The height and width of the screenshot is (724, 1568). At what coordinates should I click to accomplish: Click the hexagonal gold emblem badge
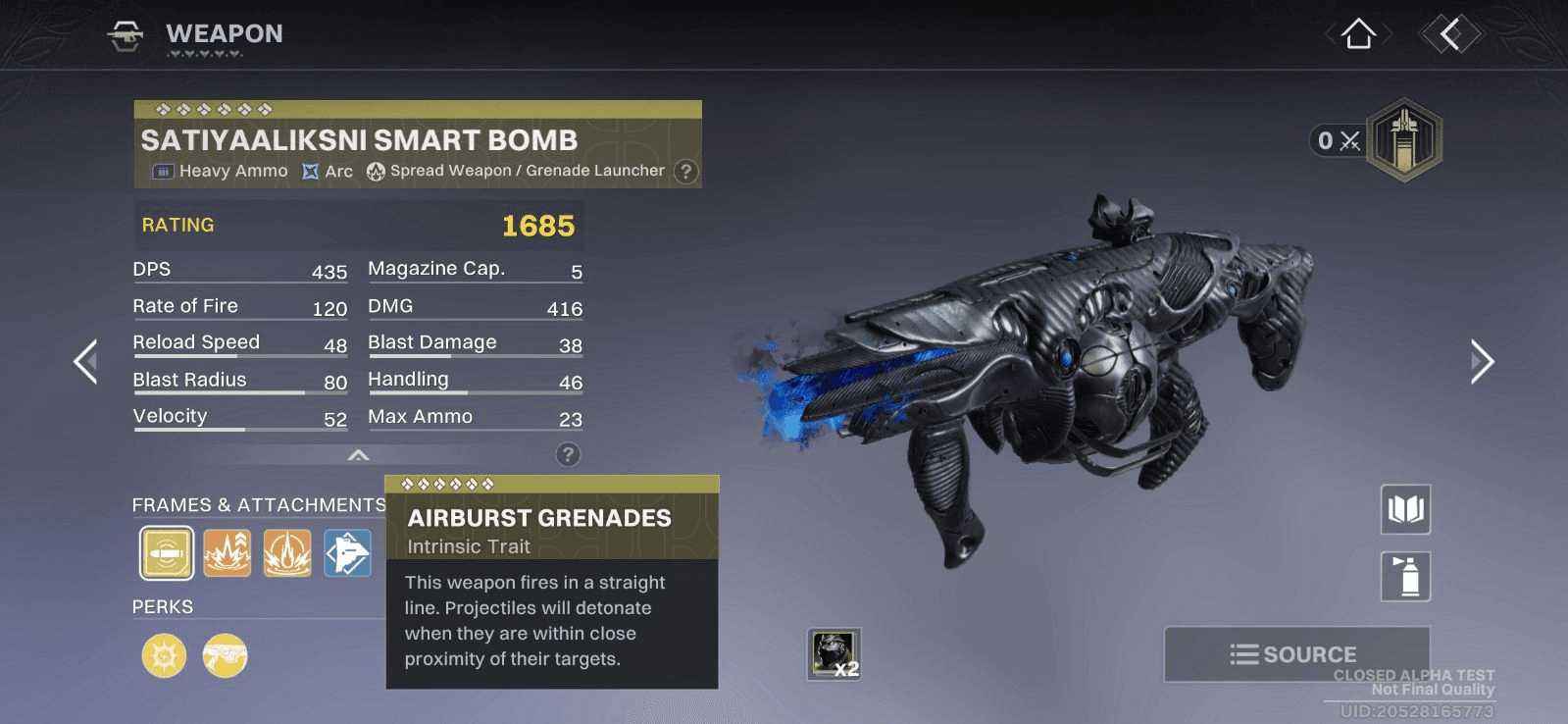(1404, 139)
